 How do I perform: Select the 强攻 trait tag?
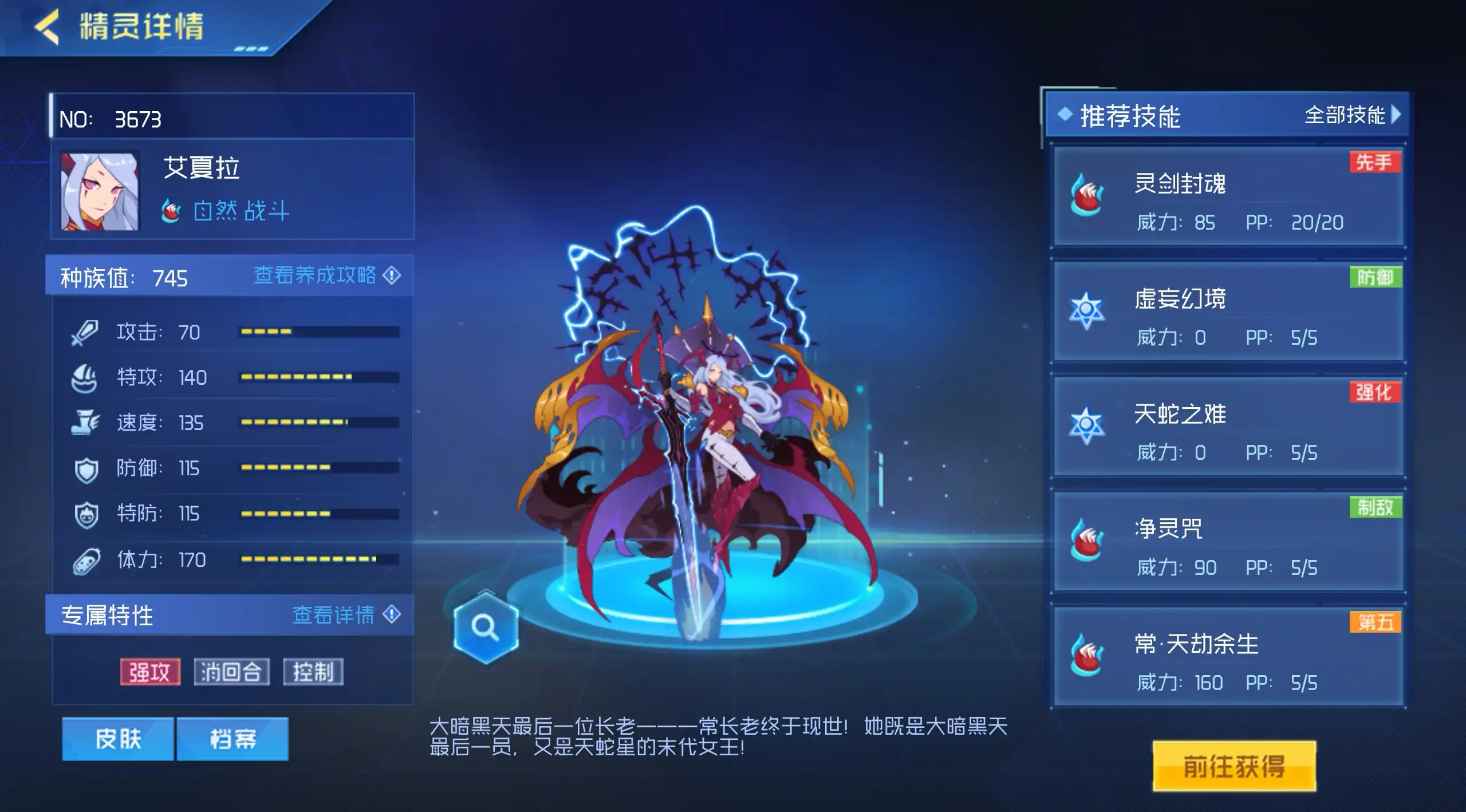(x=149, y=672)
